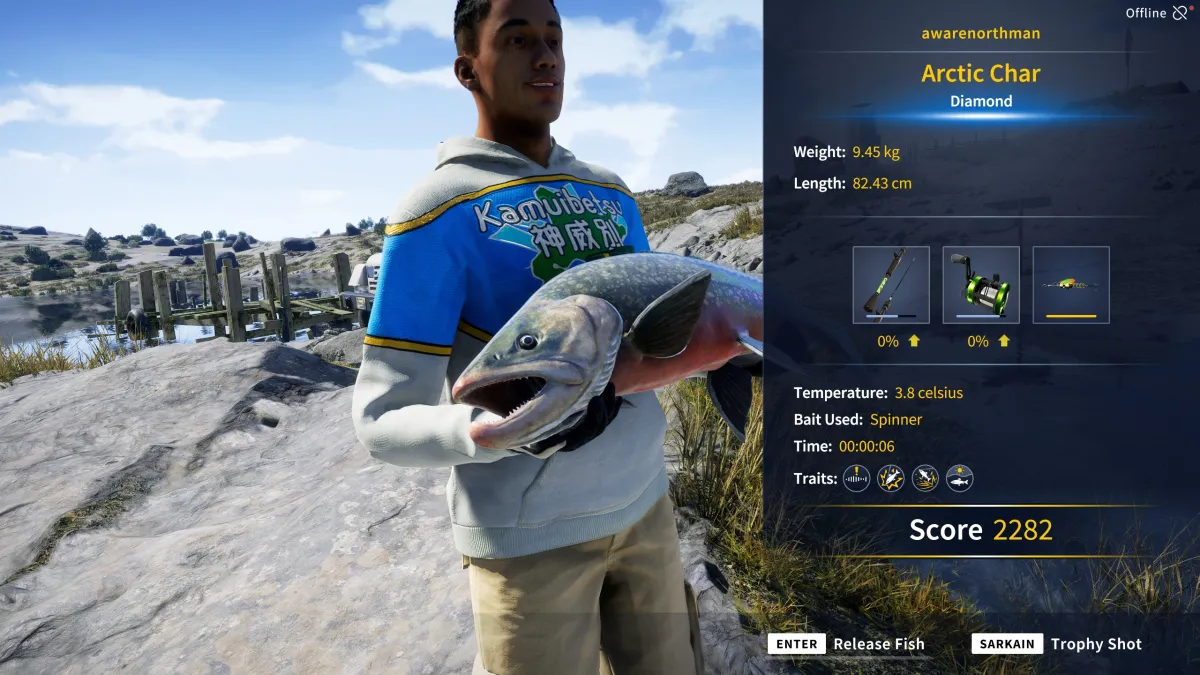Select the fishing rod equipment slot
This screenshot has height=675, width=1200.
(890, 284)
